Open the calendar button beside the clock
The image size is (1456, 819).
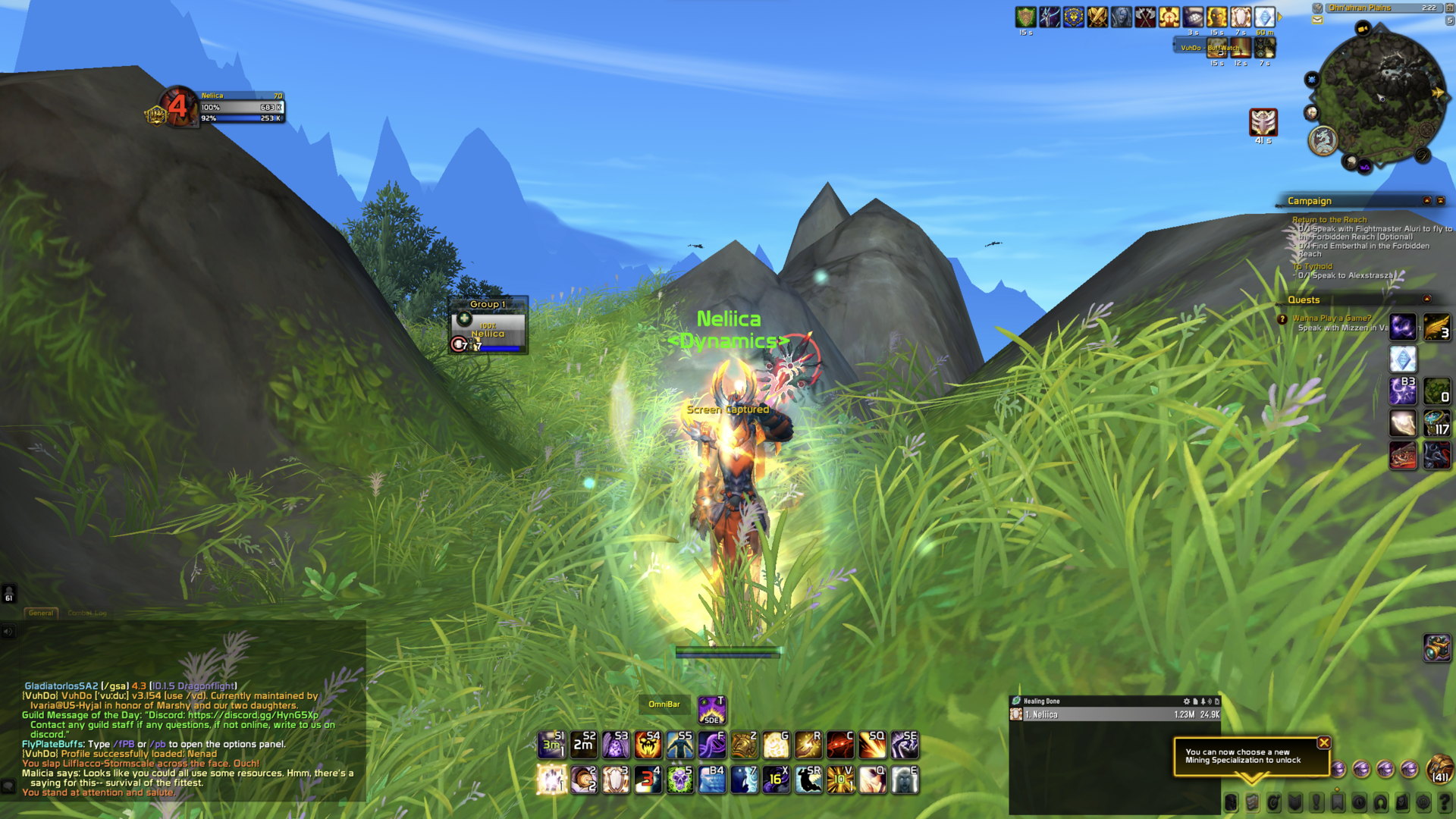1449,8
